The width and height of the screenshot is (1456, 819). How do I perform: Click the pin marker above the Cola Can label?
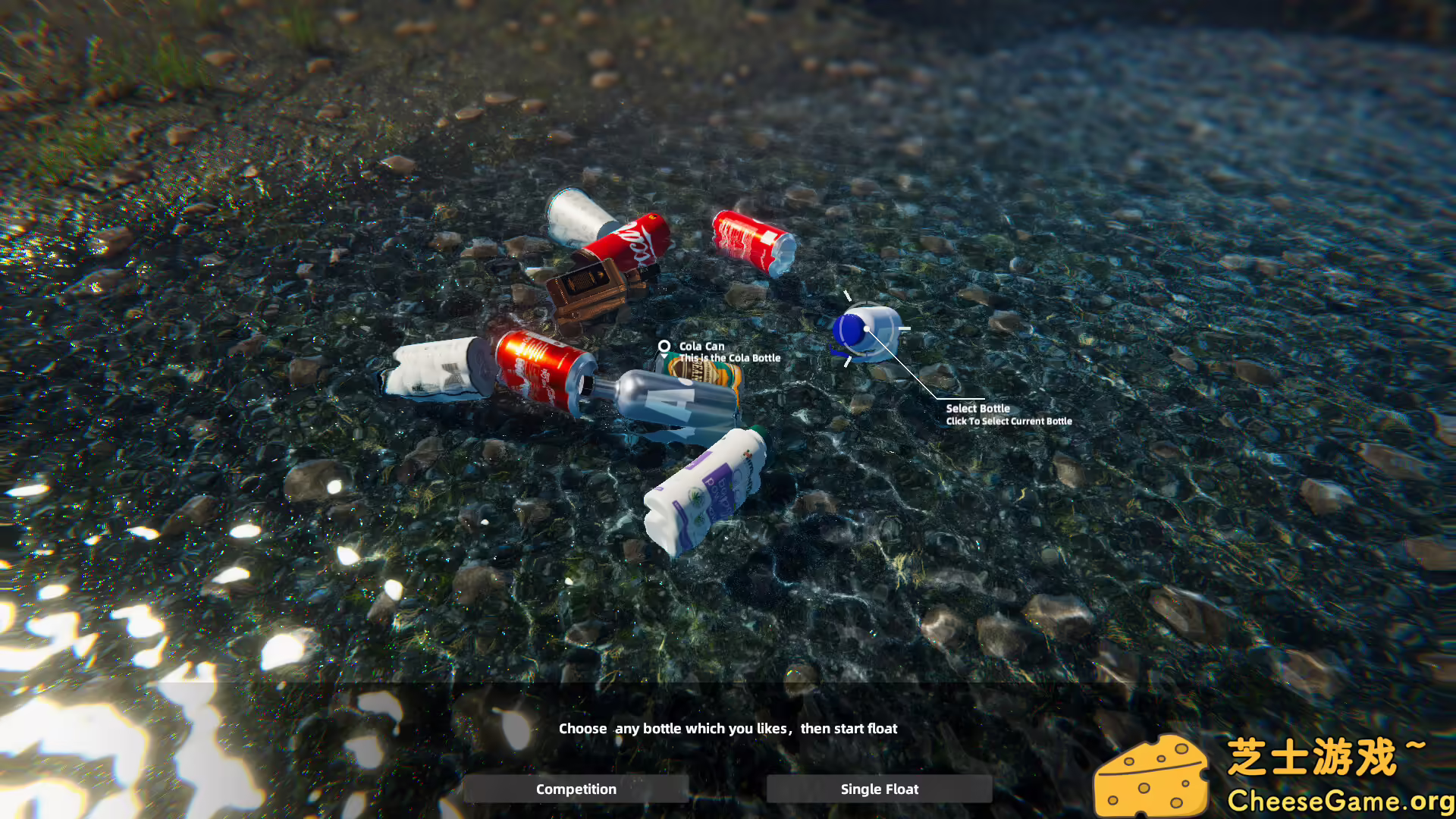click(665, 346)
